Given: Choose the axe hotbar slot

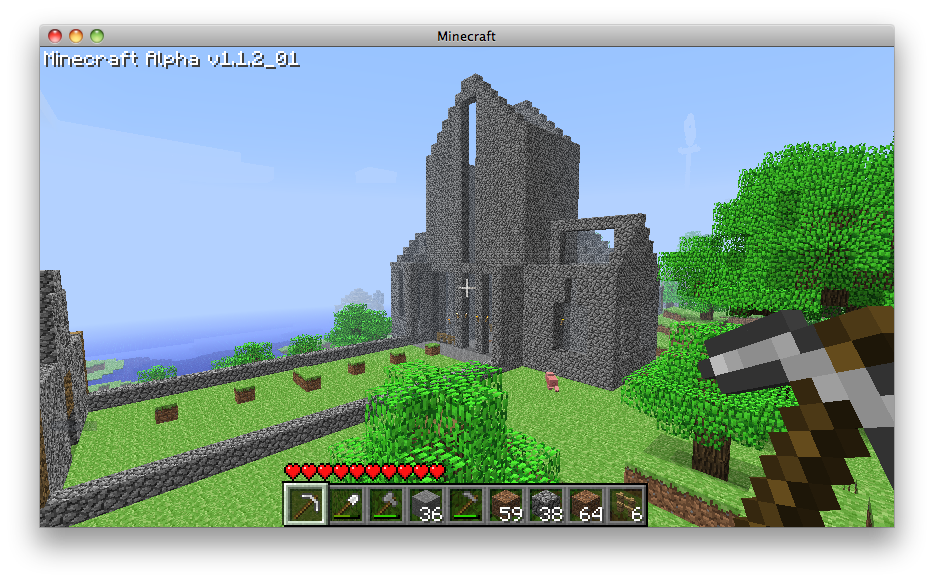Looking at the screenshot, I should pos(386,505).
